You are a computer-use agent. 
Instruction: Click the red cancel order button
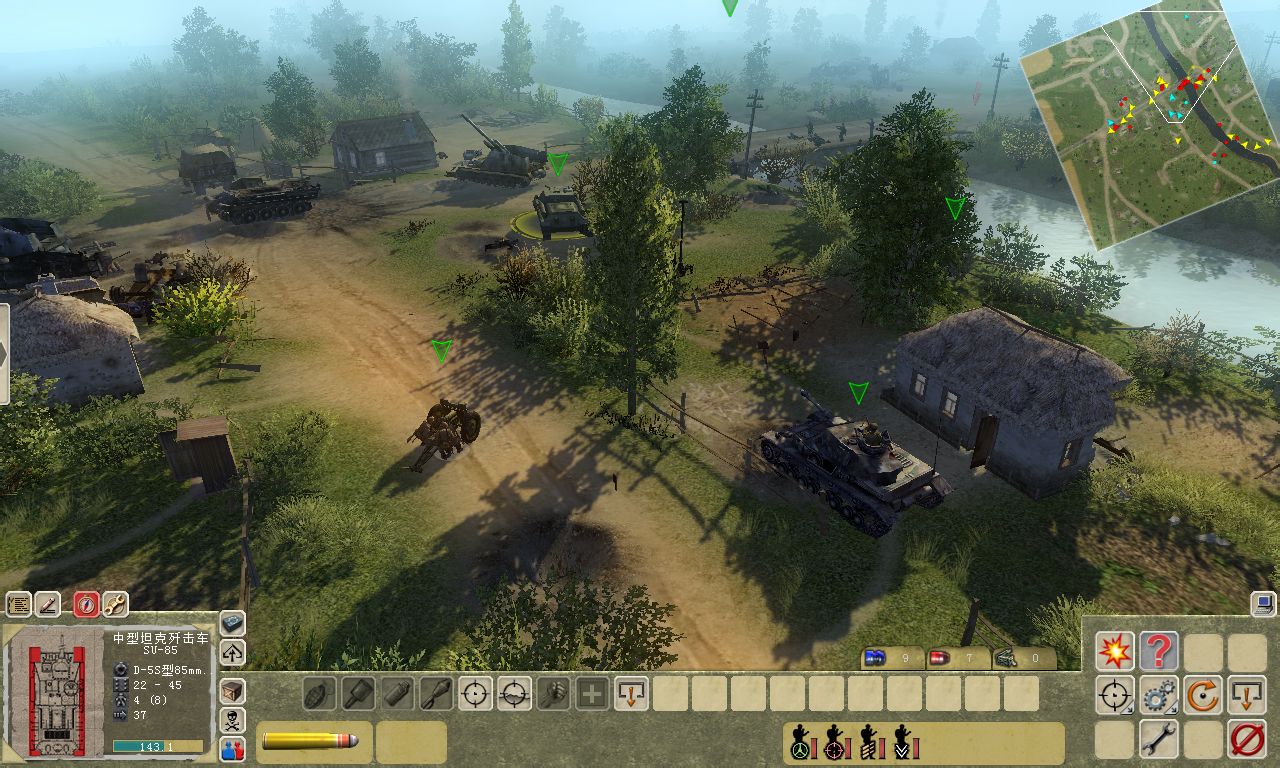click(1246, 739)
